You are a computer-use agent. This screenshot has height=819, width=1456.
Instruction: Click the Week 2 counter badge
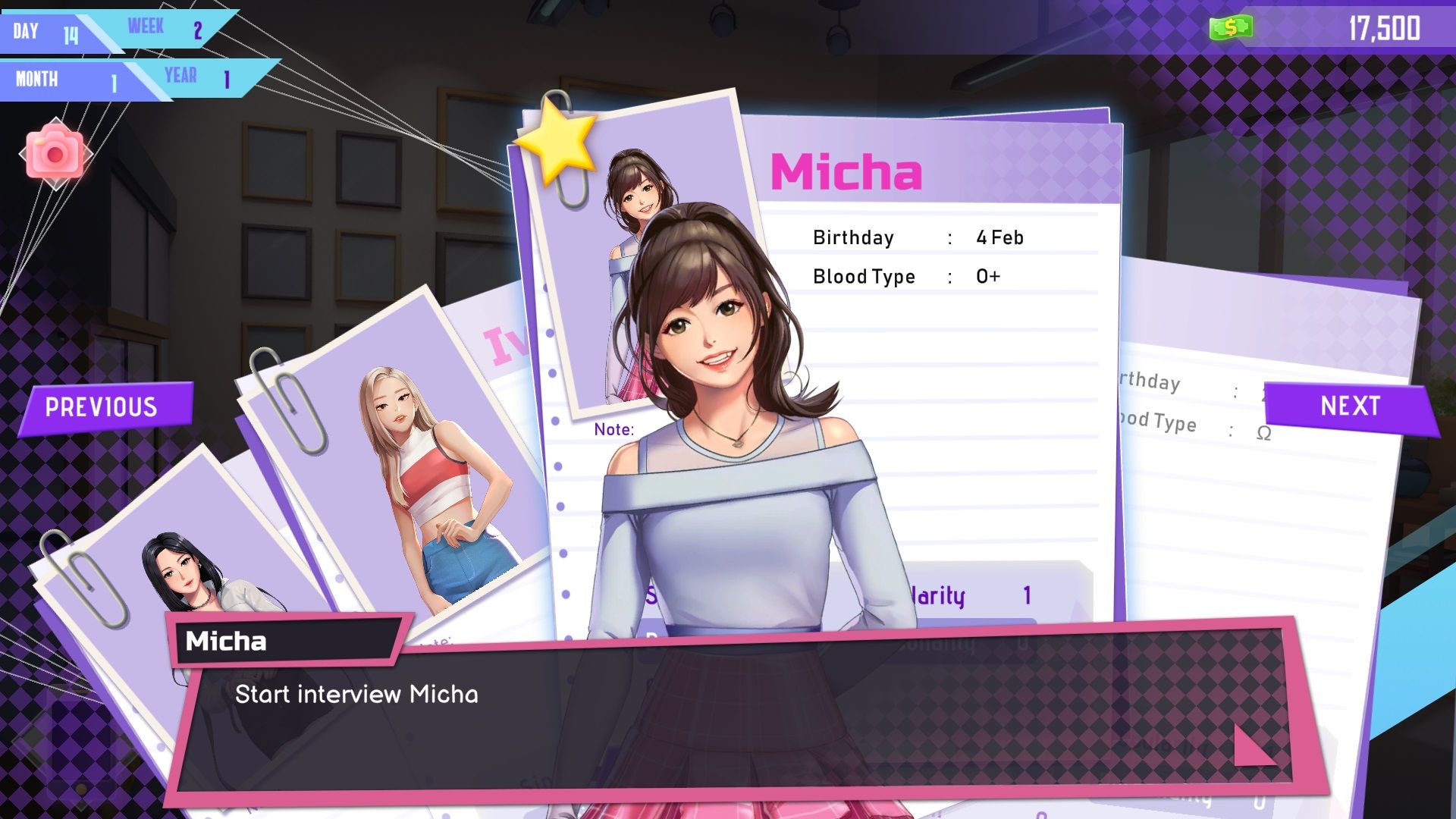163,29
